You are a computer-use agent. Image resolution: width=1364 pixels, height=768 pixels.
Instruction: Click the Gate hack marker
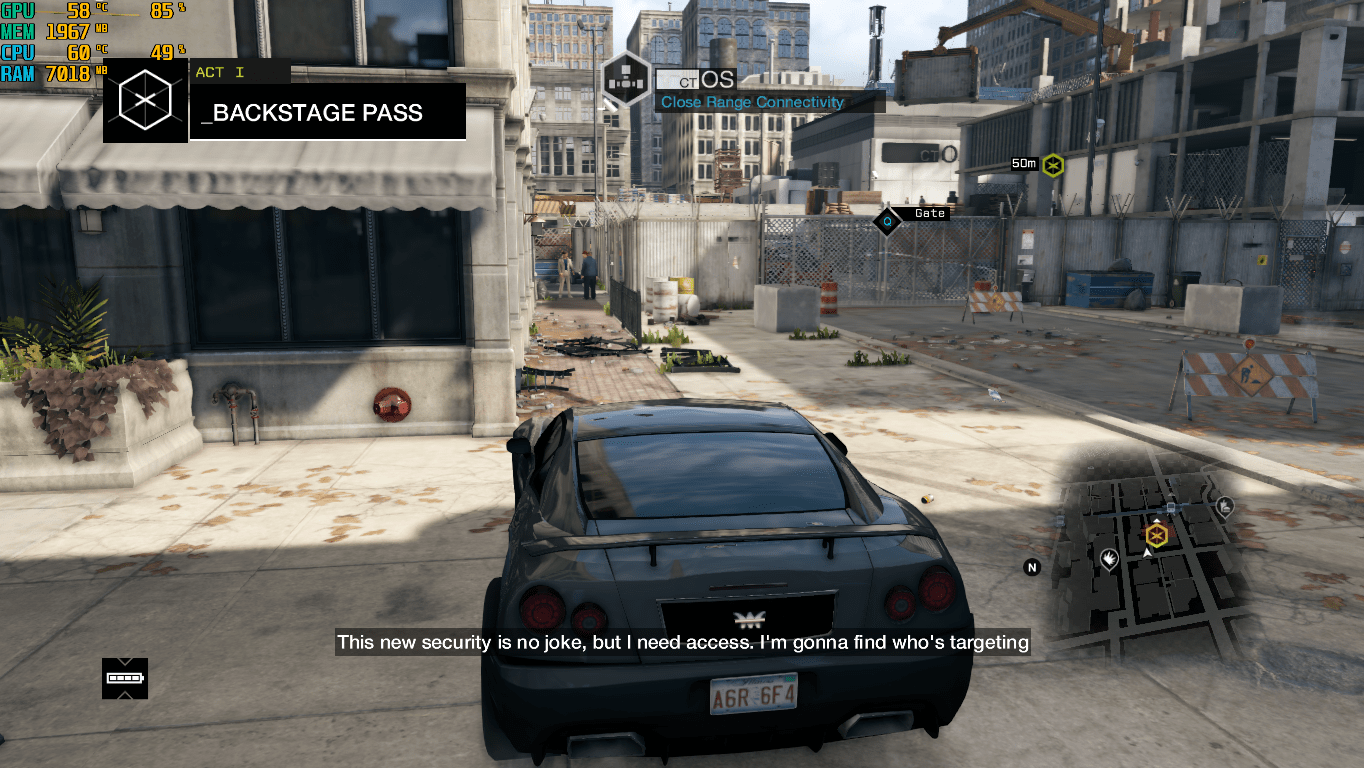click(887, 220)
